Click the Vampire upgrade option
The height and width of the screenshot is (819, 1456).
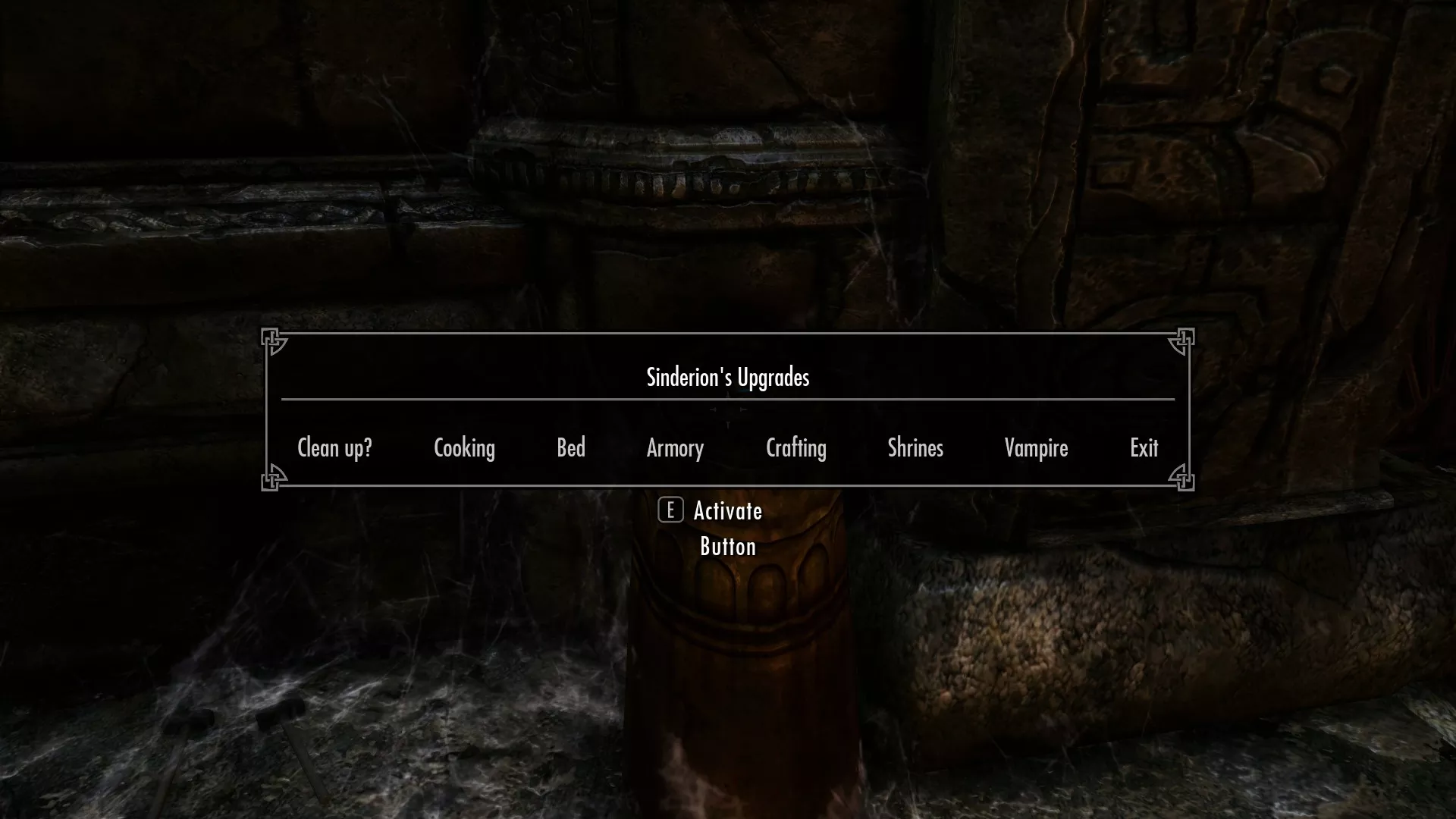pos(1036,448)
